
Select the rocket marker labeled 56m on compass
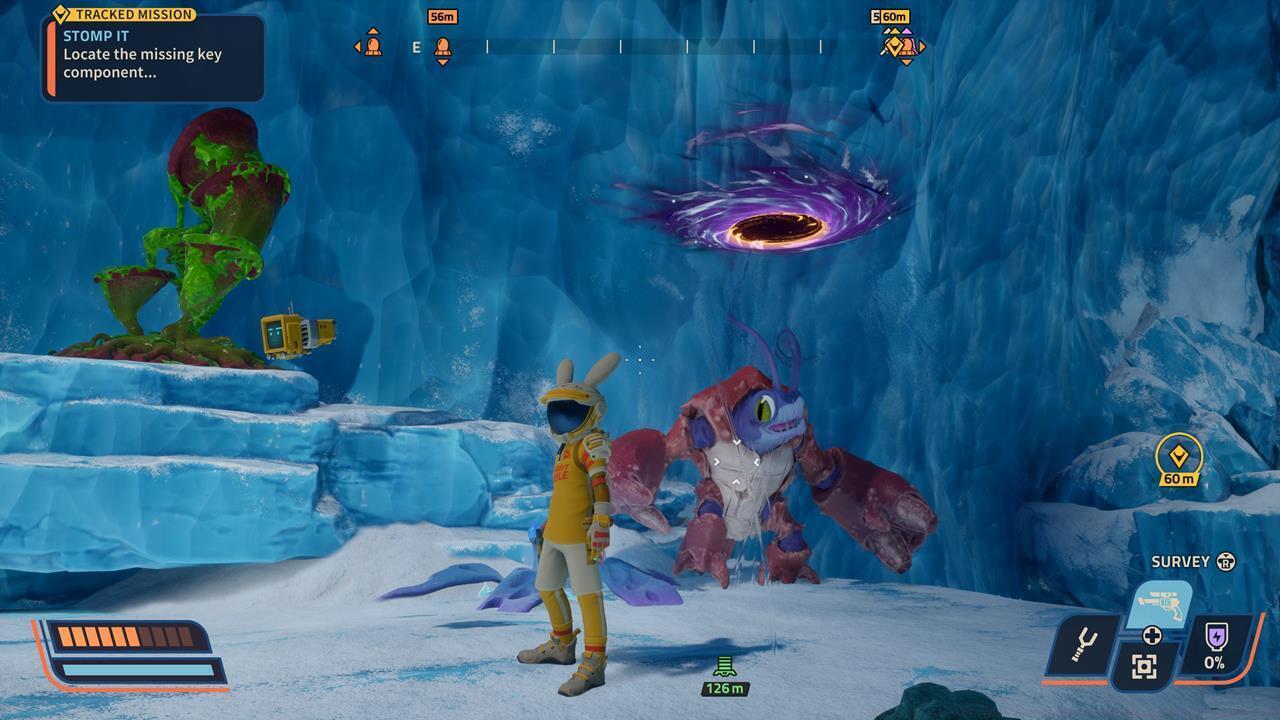tap(442, 47)
